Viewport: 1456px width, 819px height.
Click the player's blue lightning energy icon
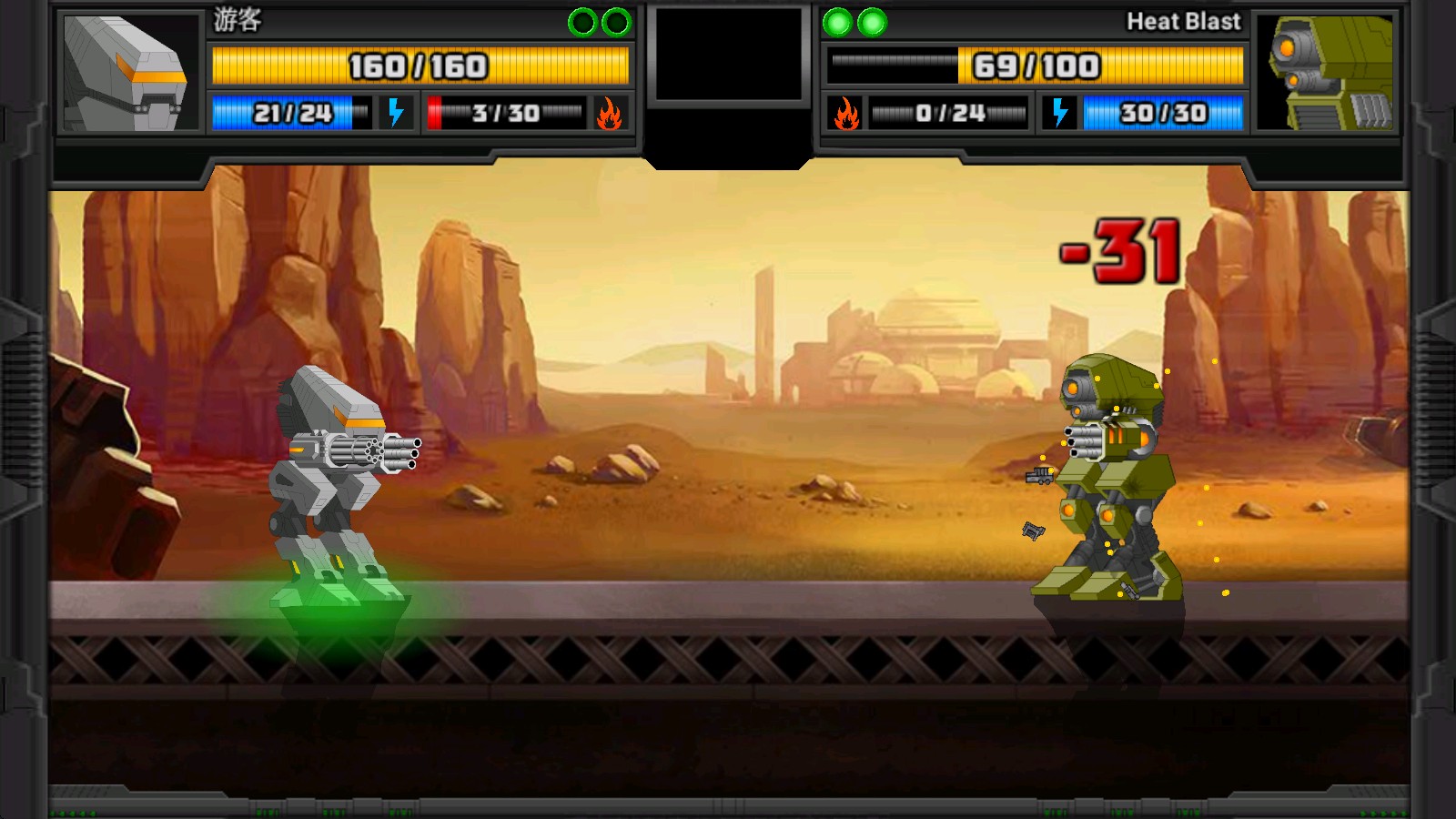pyautogui.click(x=396, y=113)
